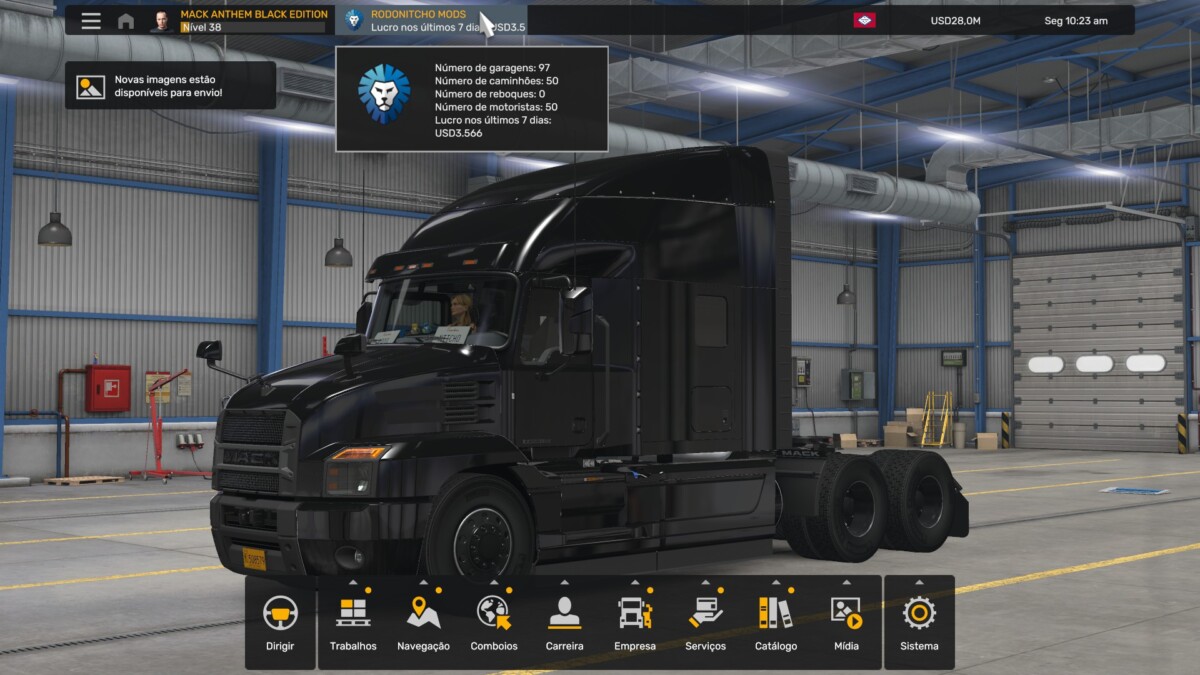Open the driver profile Mack Anthem Black Edition
This screenshot has height=675, width=1200.
(240, 21)
